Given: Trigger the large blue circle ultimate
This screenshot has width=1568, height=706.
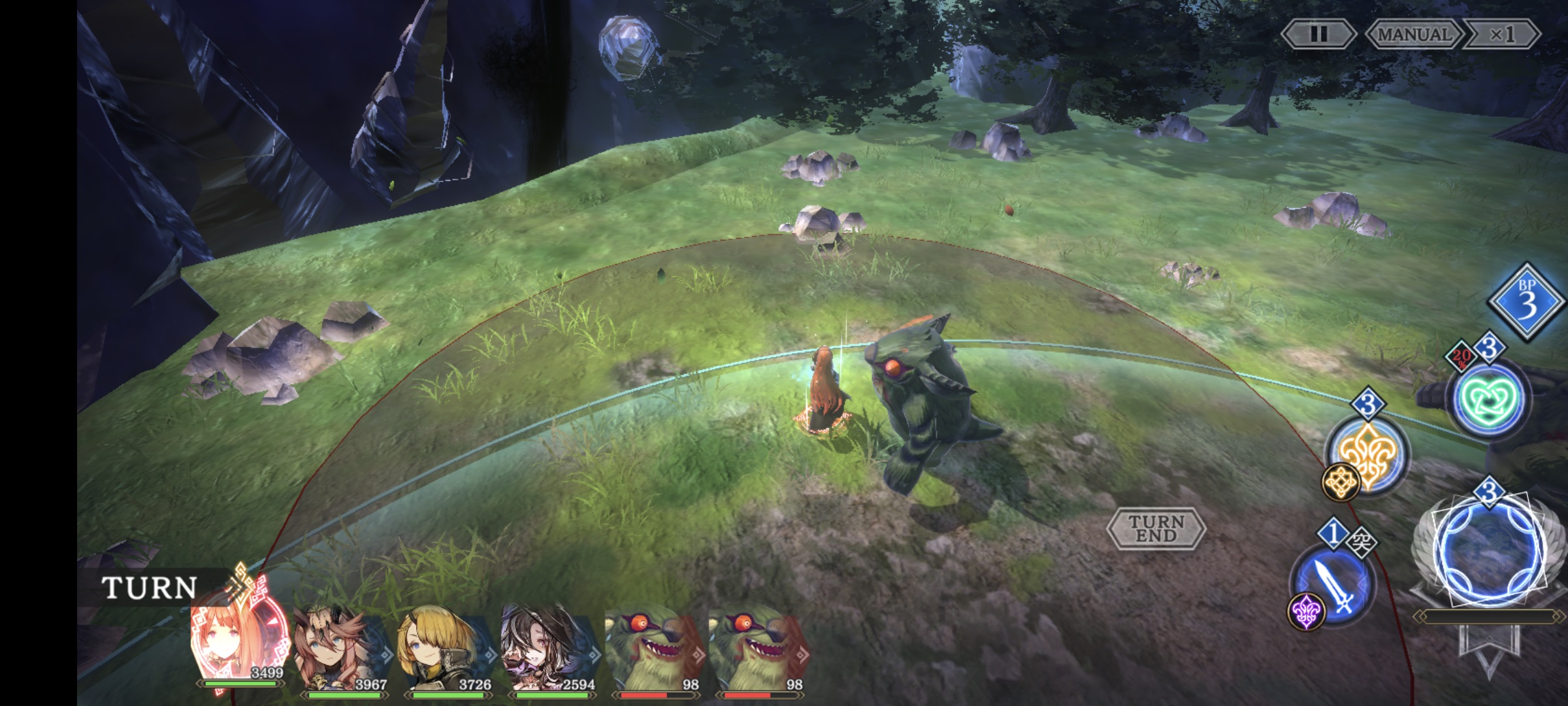Looking at the screenshot, I should click(1489, 550).
